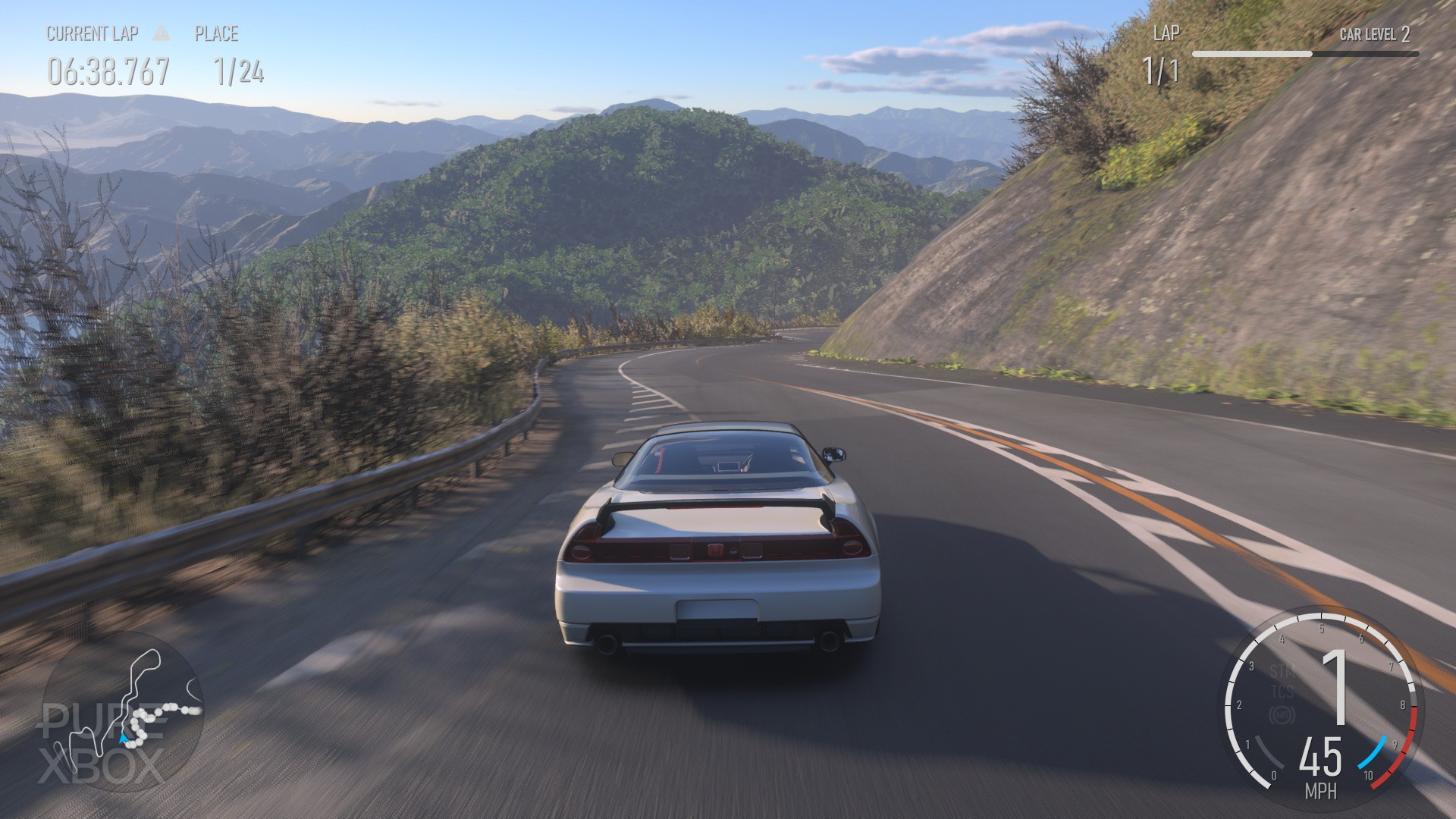The image size is (1456, 819).
Task: Click the Car Level progress bar
Action: pos(1304,54)
